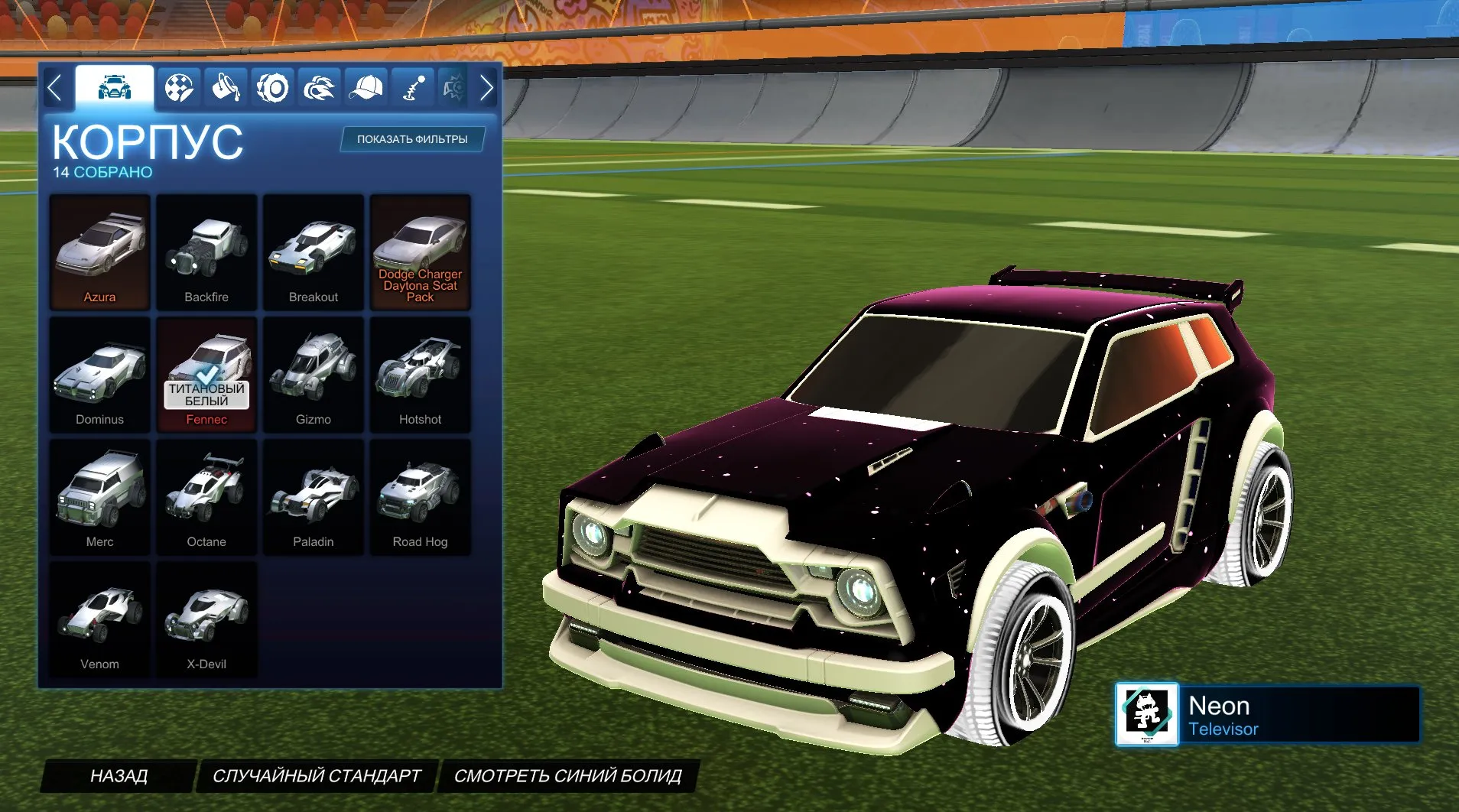Click the left chevron to scroll tabs
The height and width of the screenshot is (812, 1459).
pos(54,87)
